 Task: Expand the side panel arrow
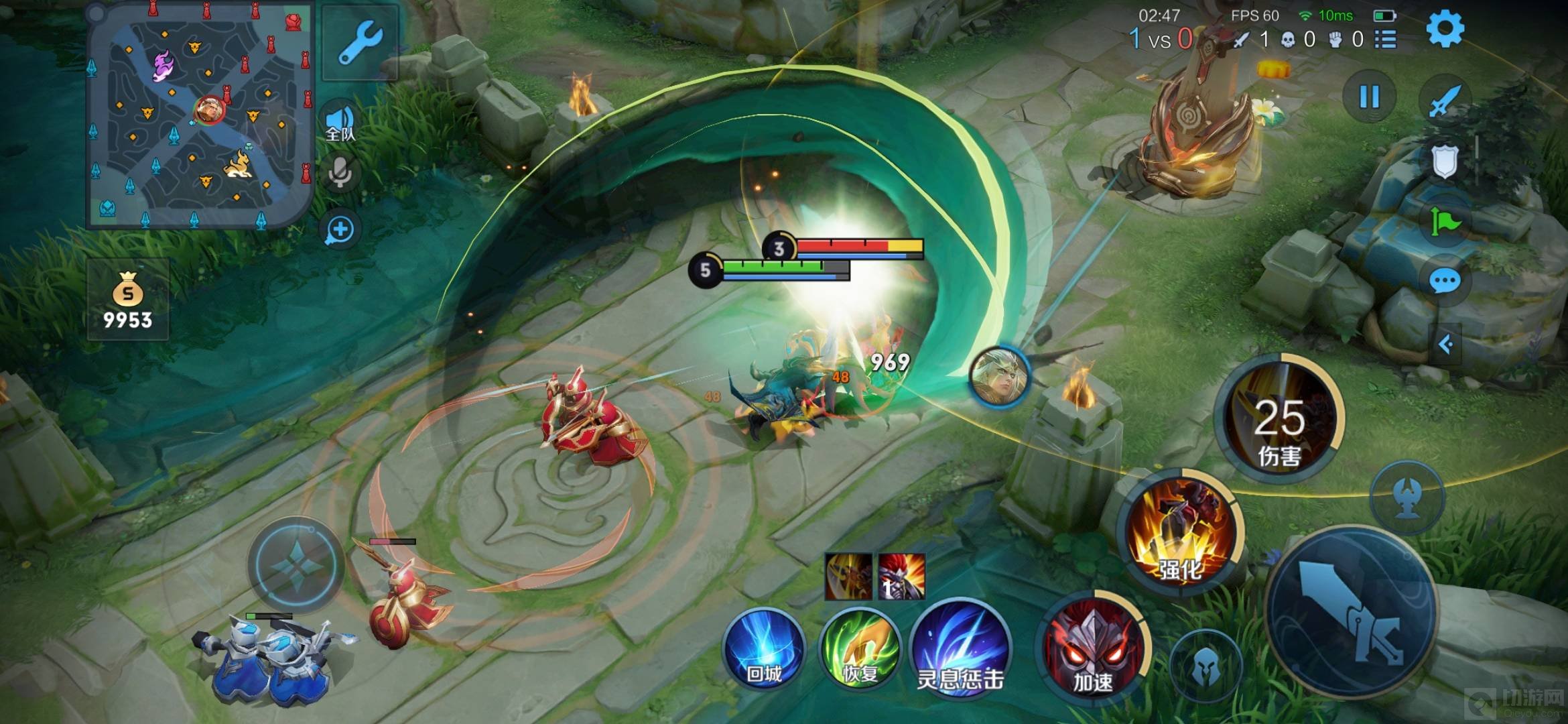1445,345
